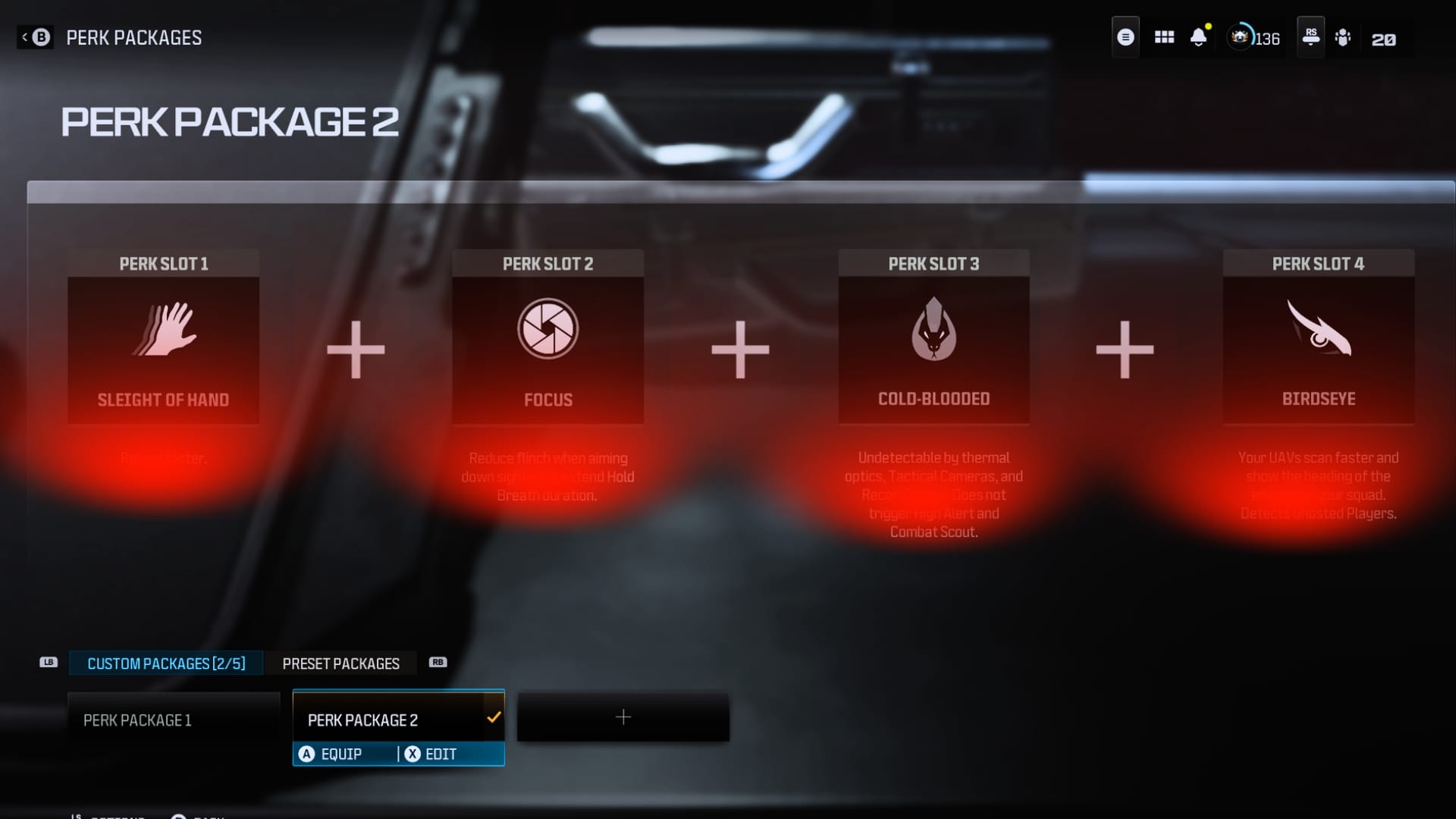This screenshot has width=1456, height=819.
Task: Open the notifications bell
Action: click(1199, 36)
